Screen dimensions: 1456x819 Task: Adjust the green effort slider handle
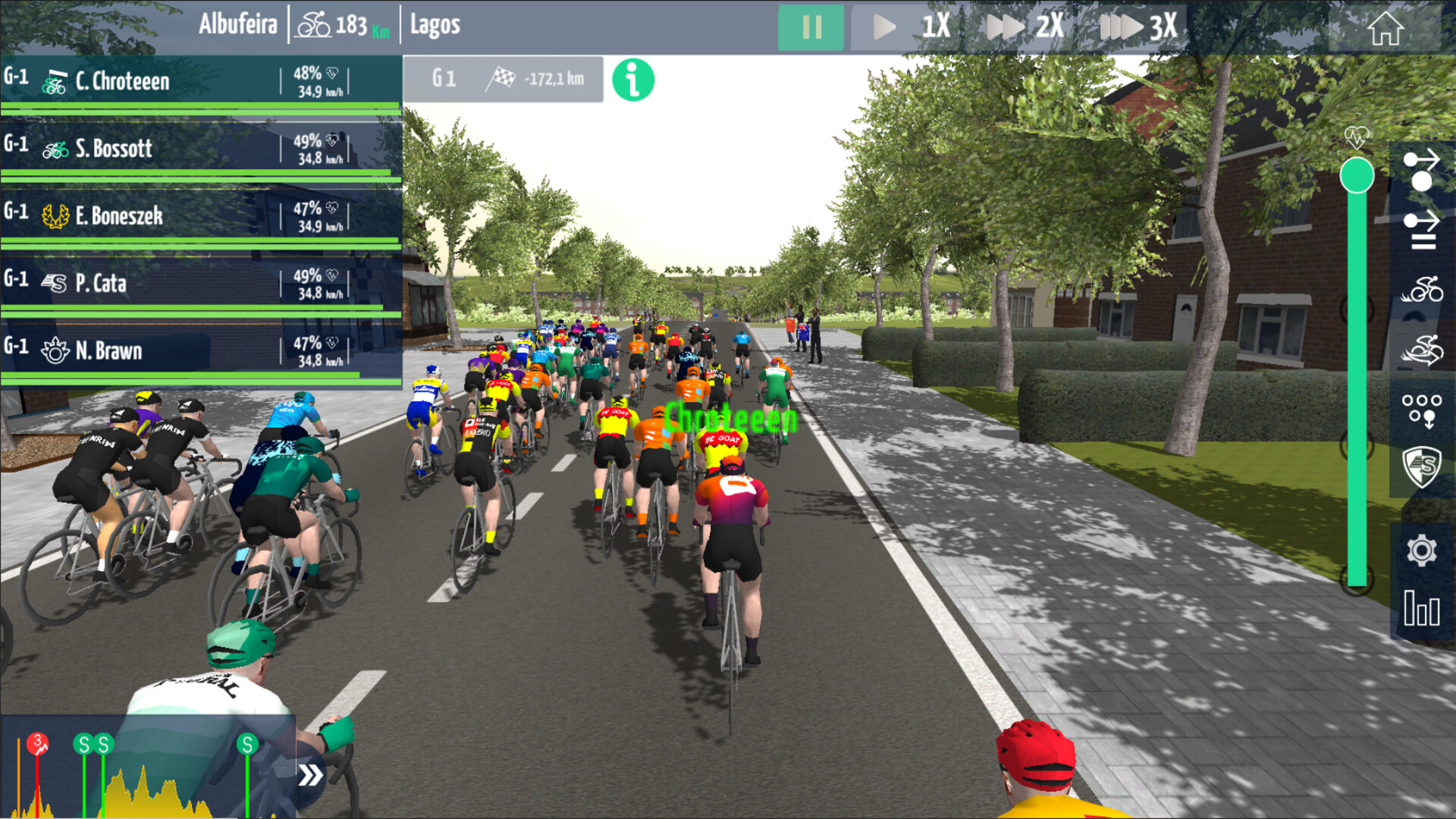click(1357, 176)
